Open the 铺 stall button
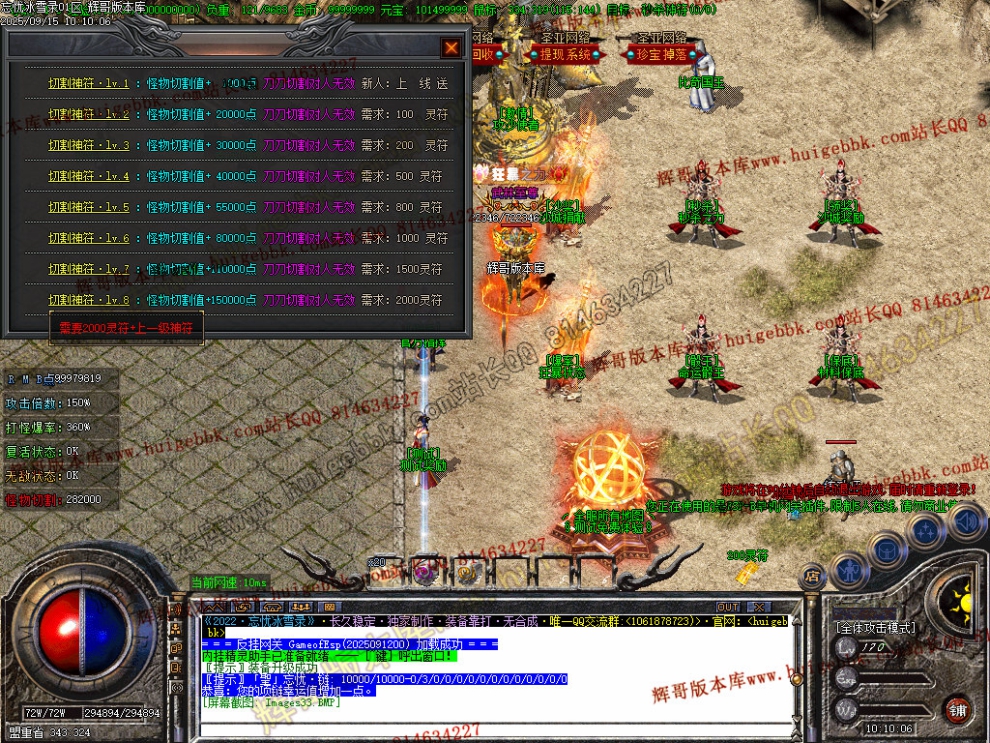 click(958, 710)
